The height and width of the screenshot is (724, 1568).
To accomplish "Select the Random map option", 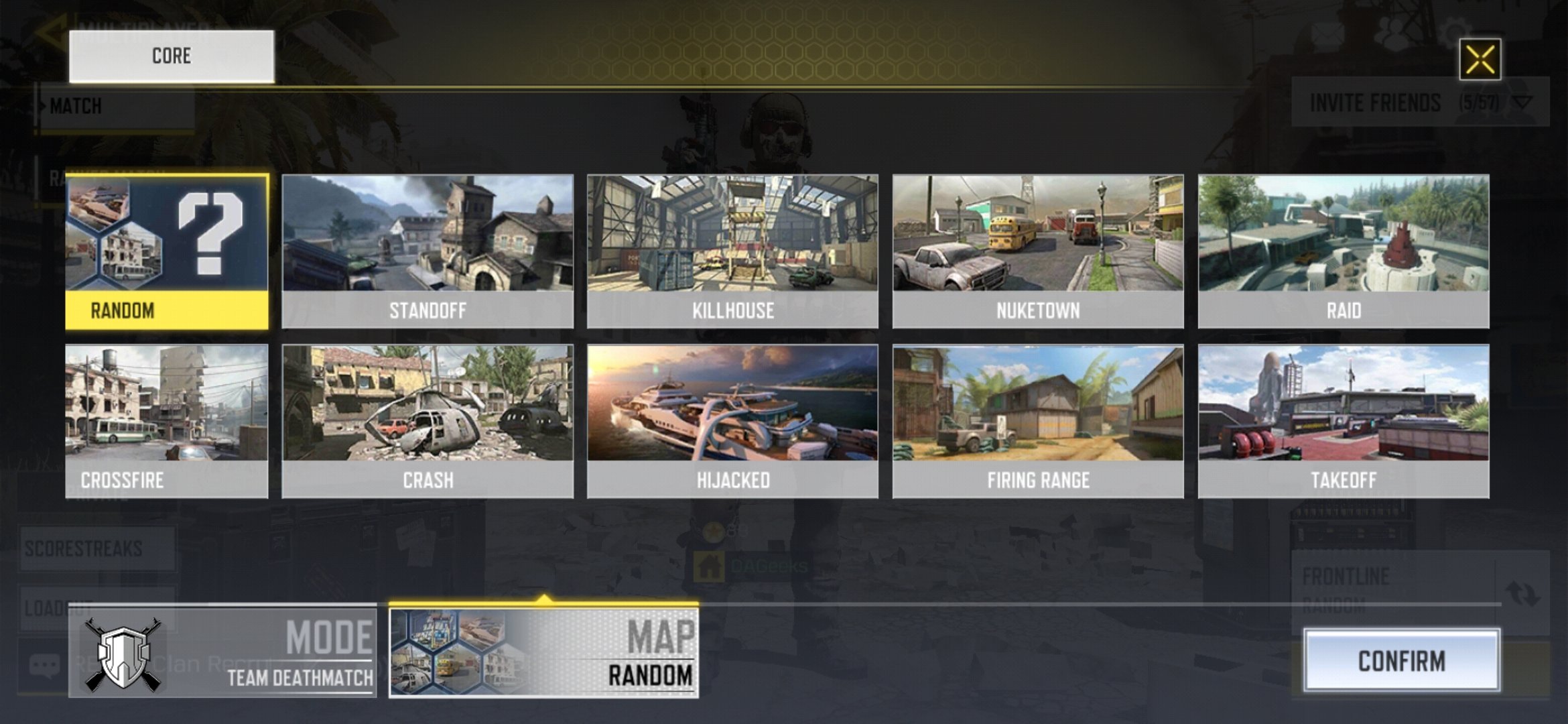I will pos(167,251).
